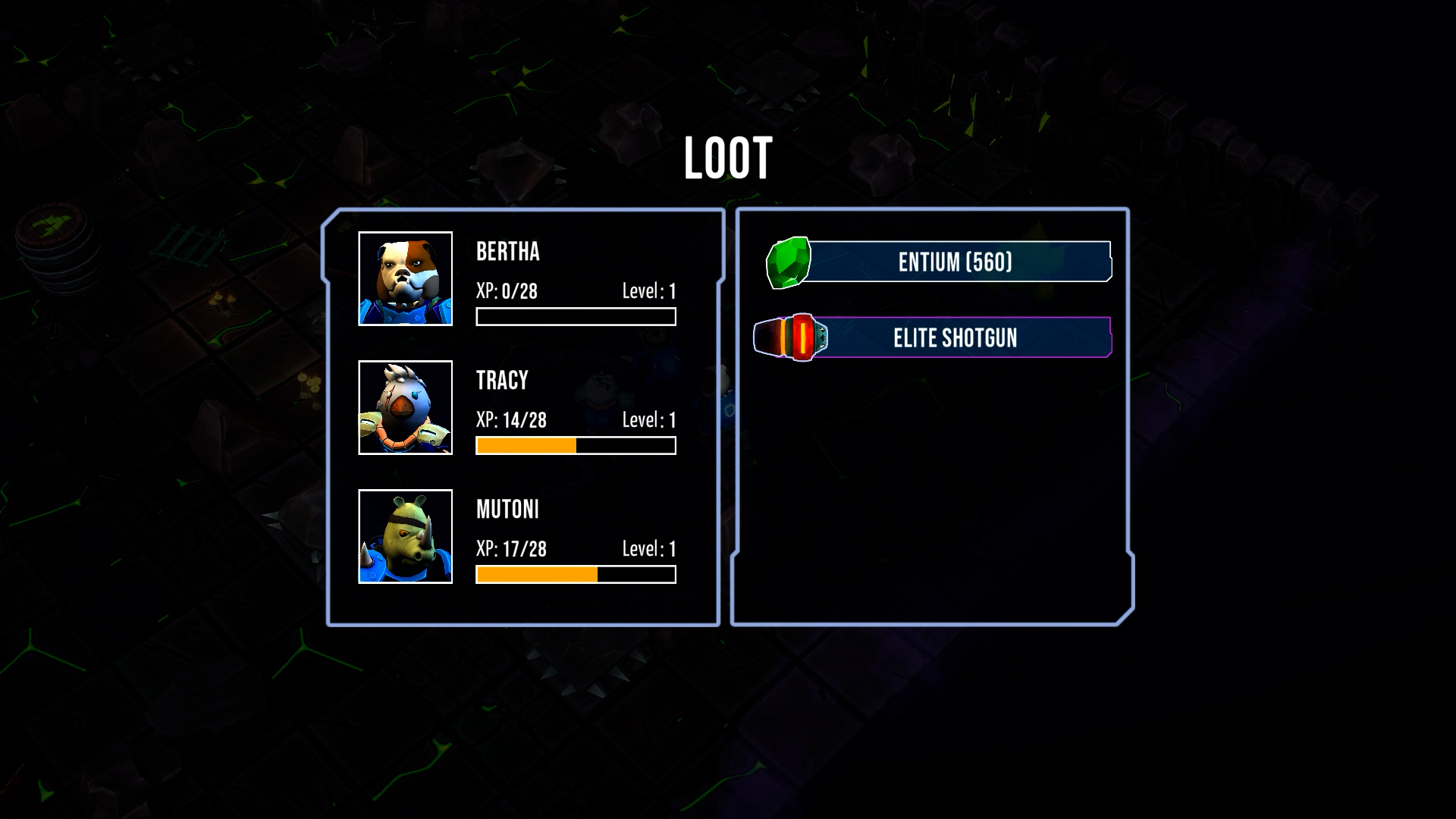Select Bertha's bulldog portrait

(405, 279)
